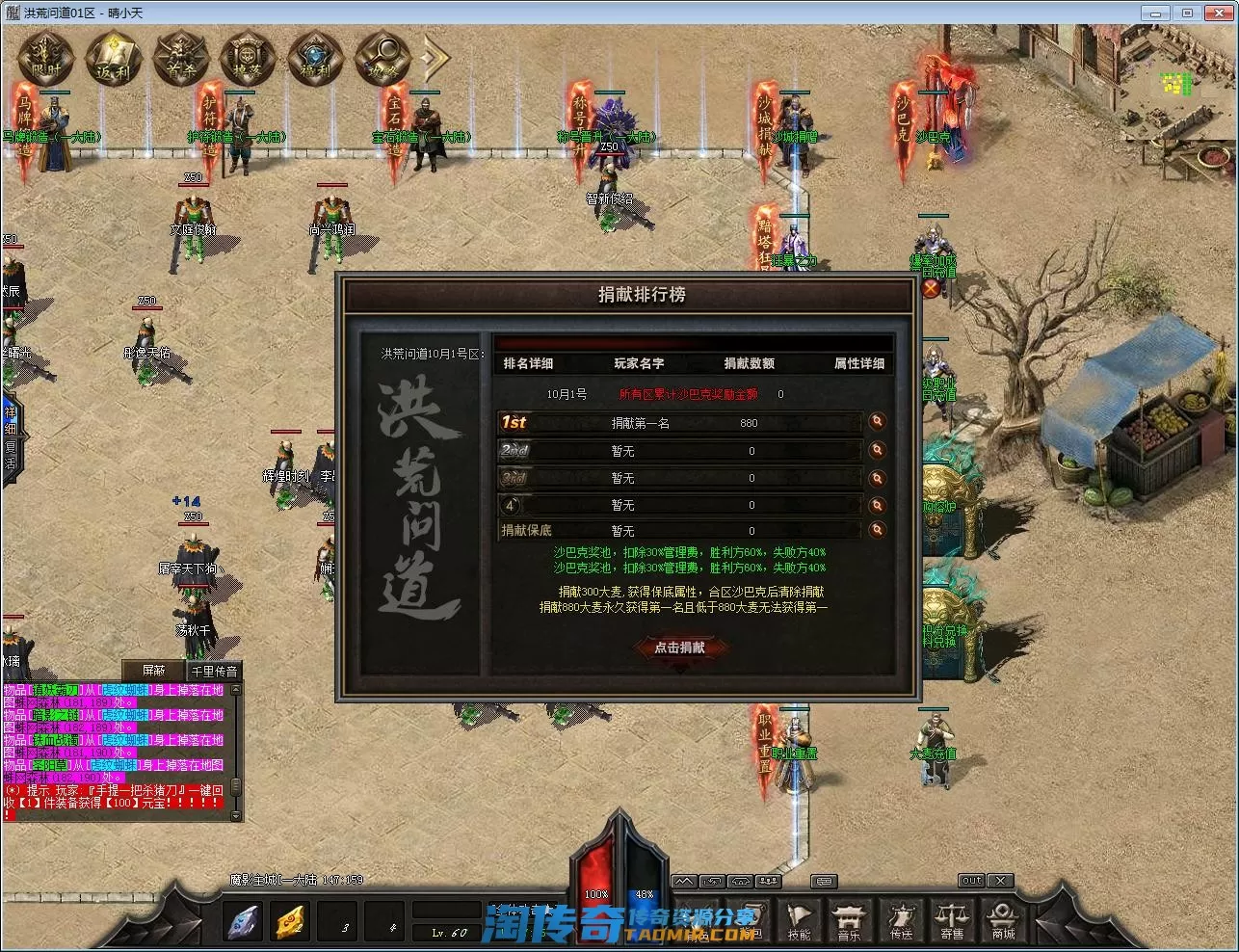Open the 返利 rebate book icon
Image resolution: width=1239 pixels, height=952 pixels.
(x=113, y=58)
